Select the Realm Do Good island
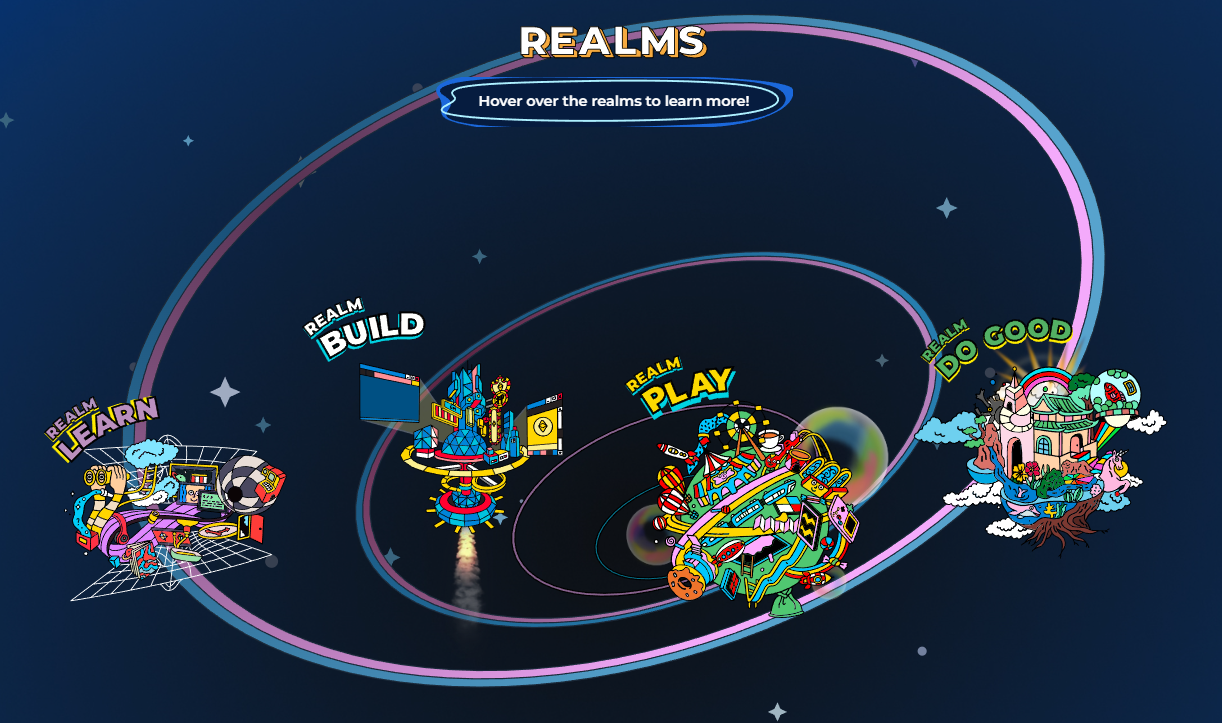This screenshot has height=723, width=1222. [1045, 450]
